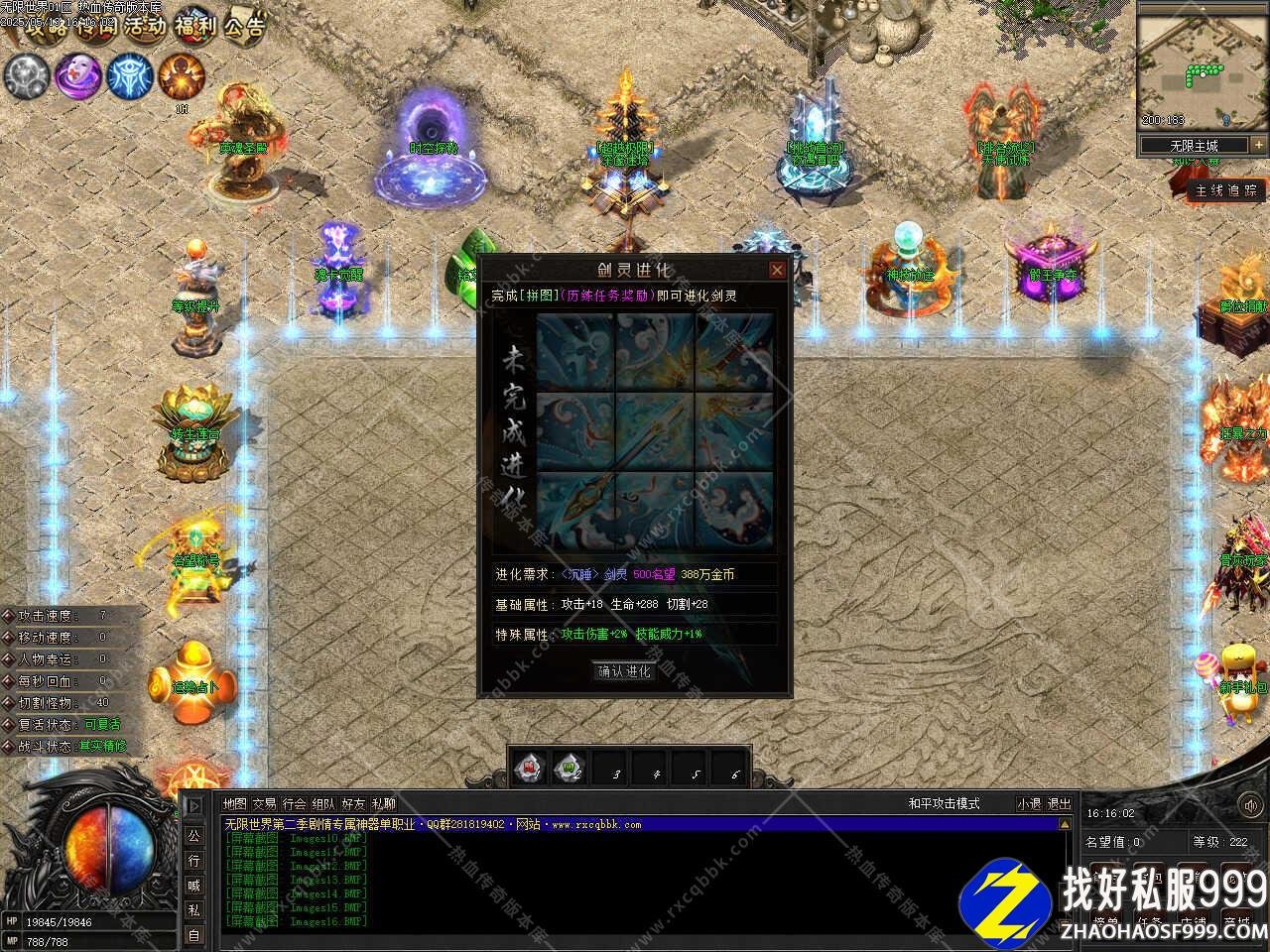The height and width of the screenshot is (952, 1270).
Task: Activate the orange glowing figure skill icon
Action: tap(182, 75)
